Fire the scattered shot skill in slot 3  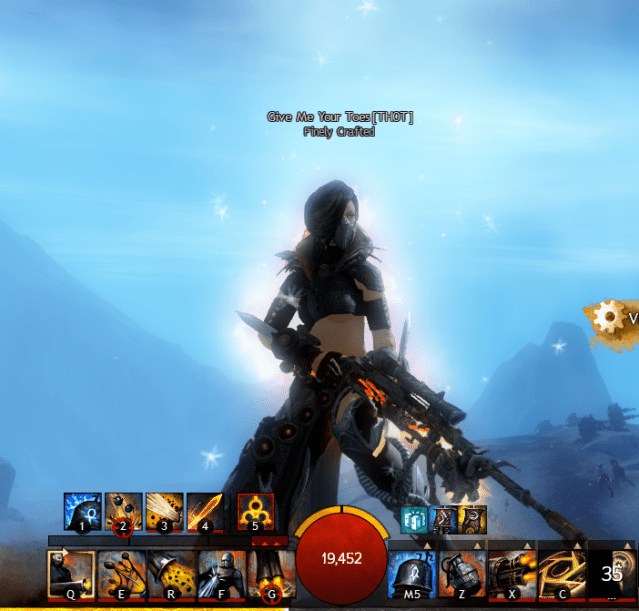[x=165, y=511]
